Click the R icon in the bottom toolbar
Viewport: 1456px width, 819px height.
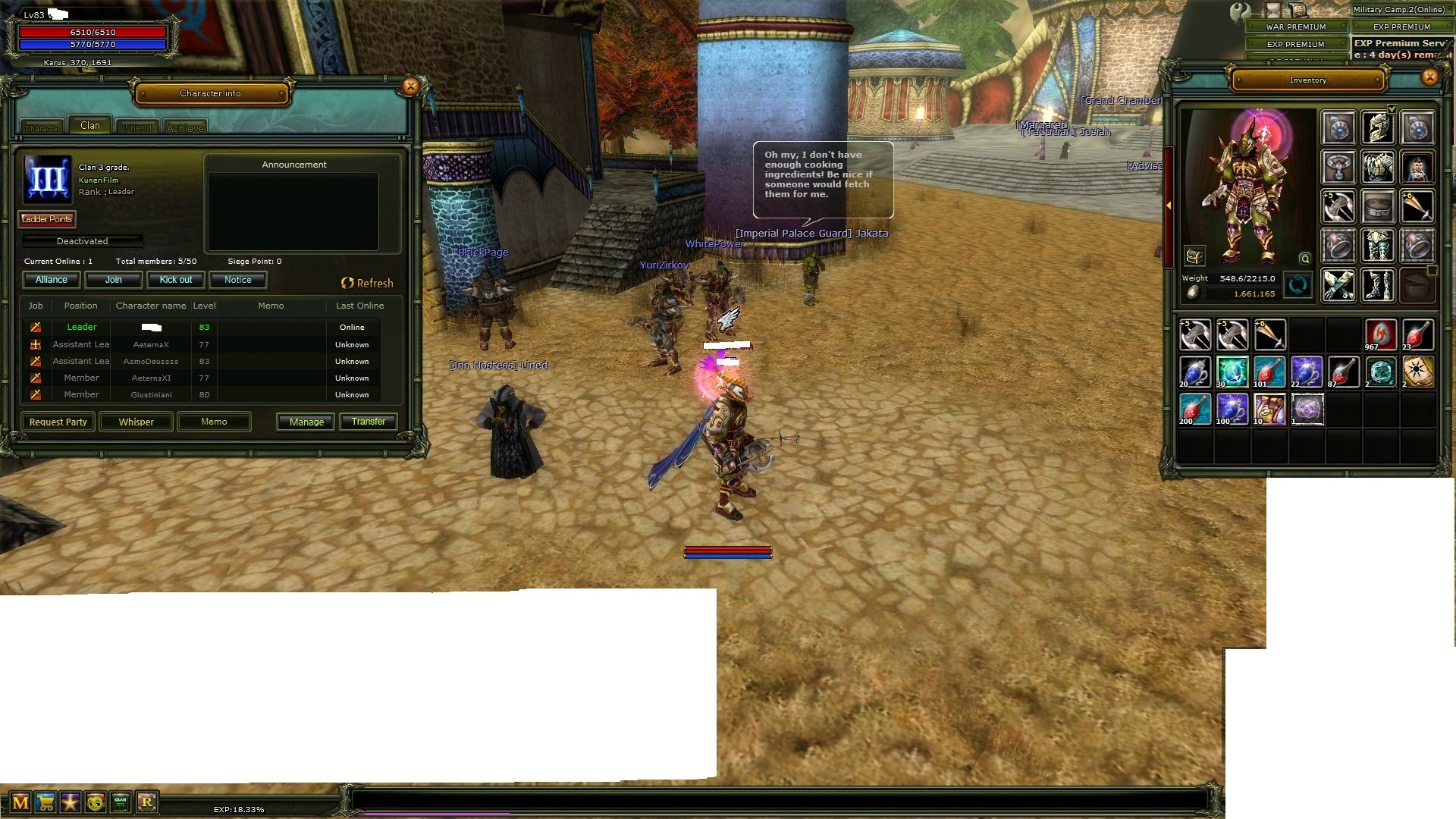(147, 802)
